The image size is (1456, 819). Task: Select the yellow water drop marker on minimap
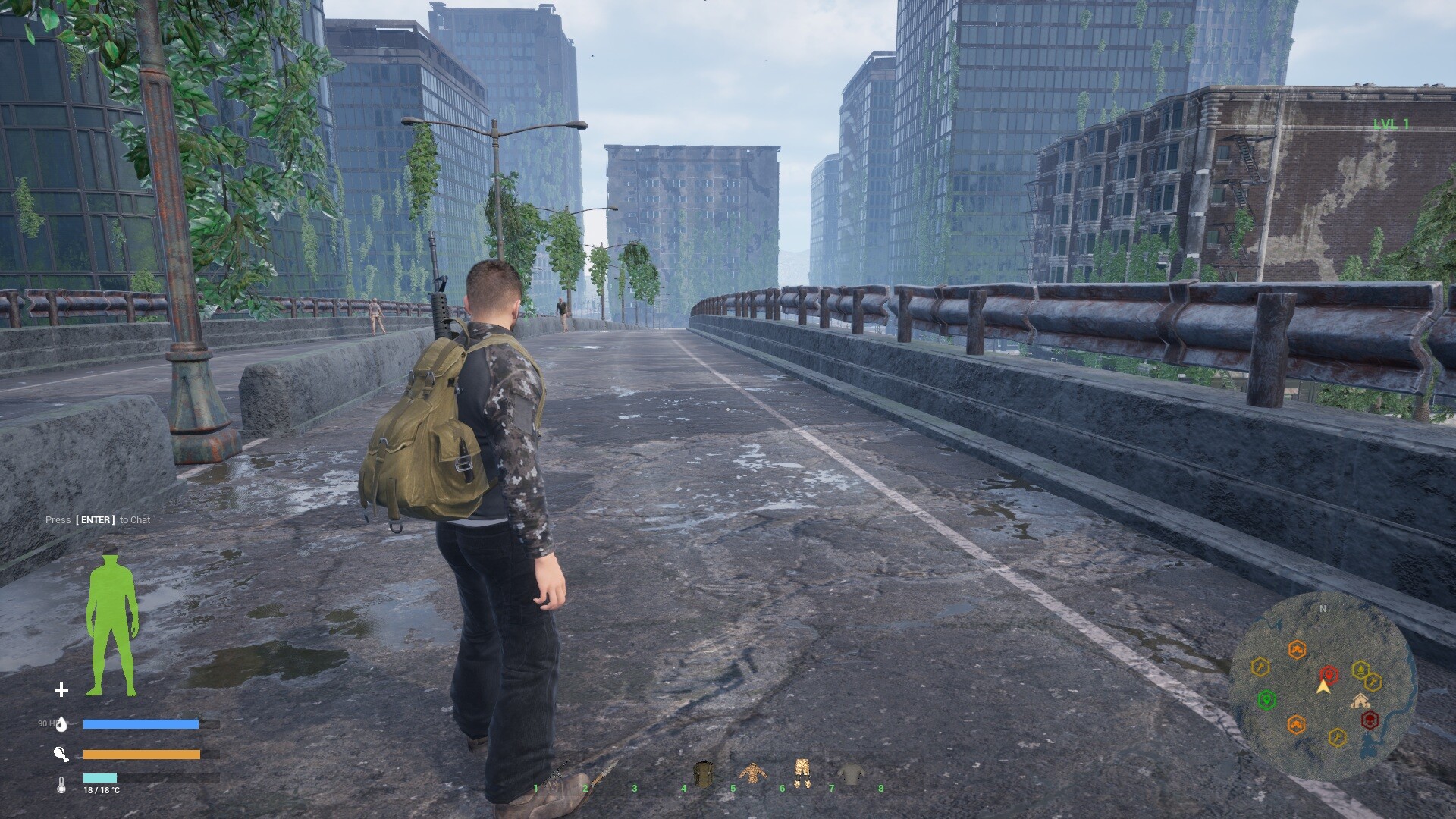click(x=1360, y=670)
